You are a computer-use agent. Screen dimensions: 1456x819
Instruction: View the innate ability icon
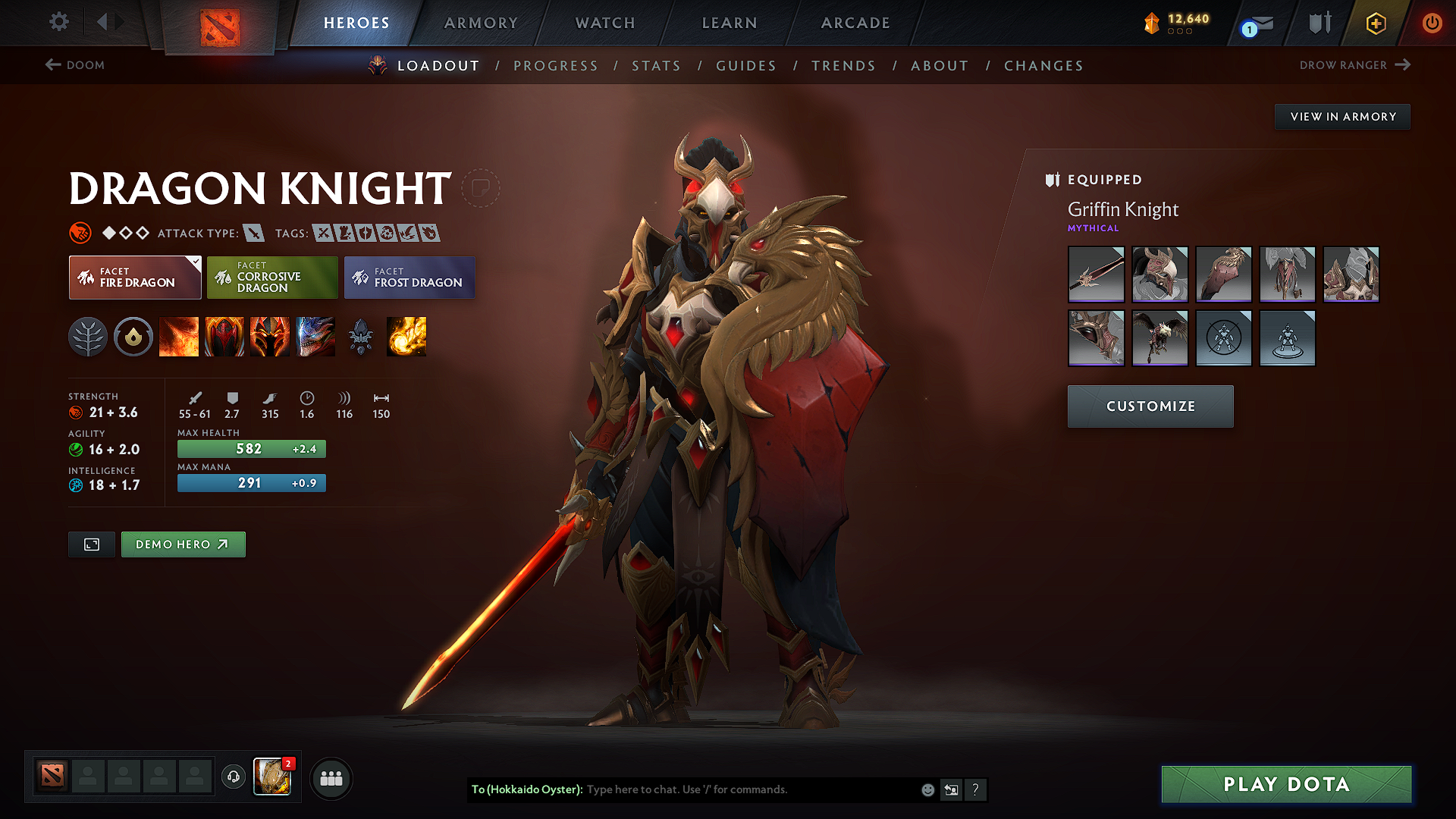coord(134,337)
